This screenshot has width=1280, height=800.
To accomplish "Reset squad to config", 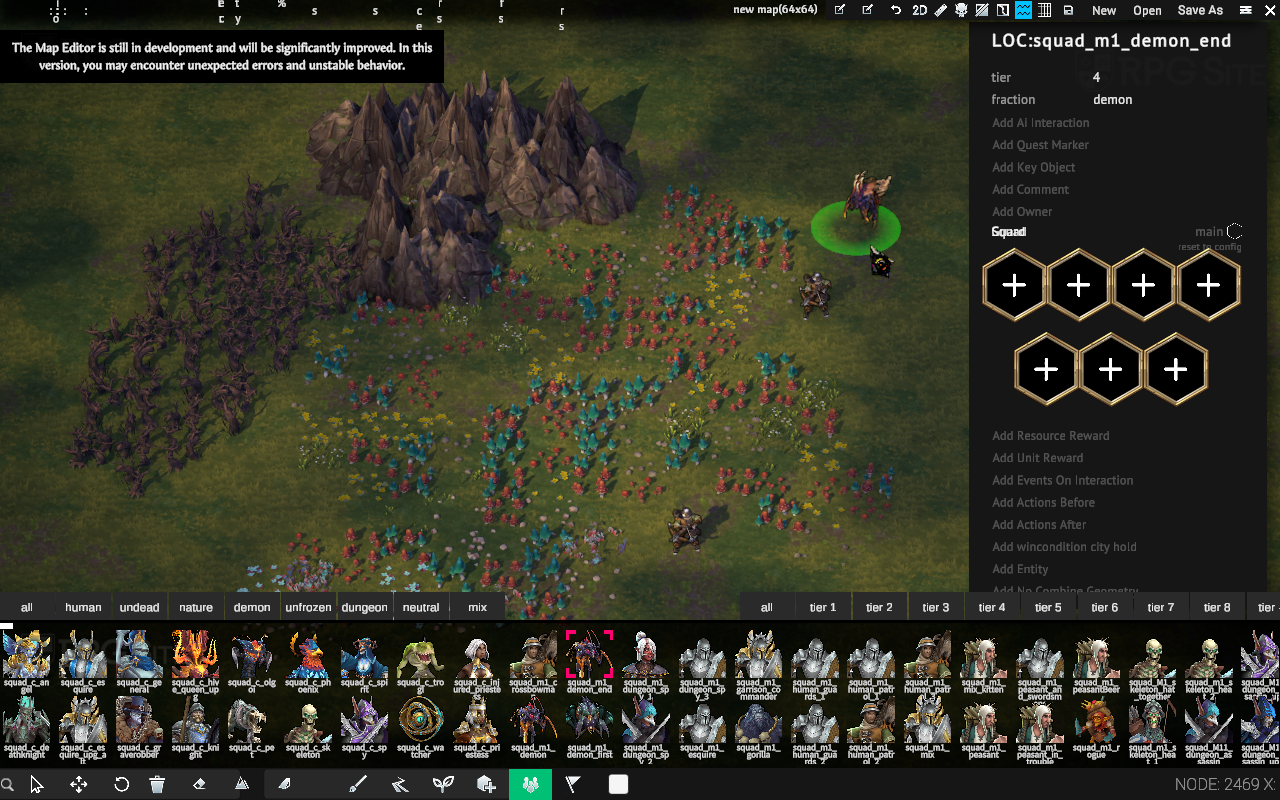I will tap(1209, 247).
